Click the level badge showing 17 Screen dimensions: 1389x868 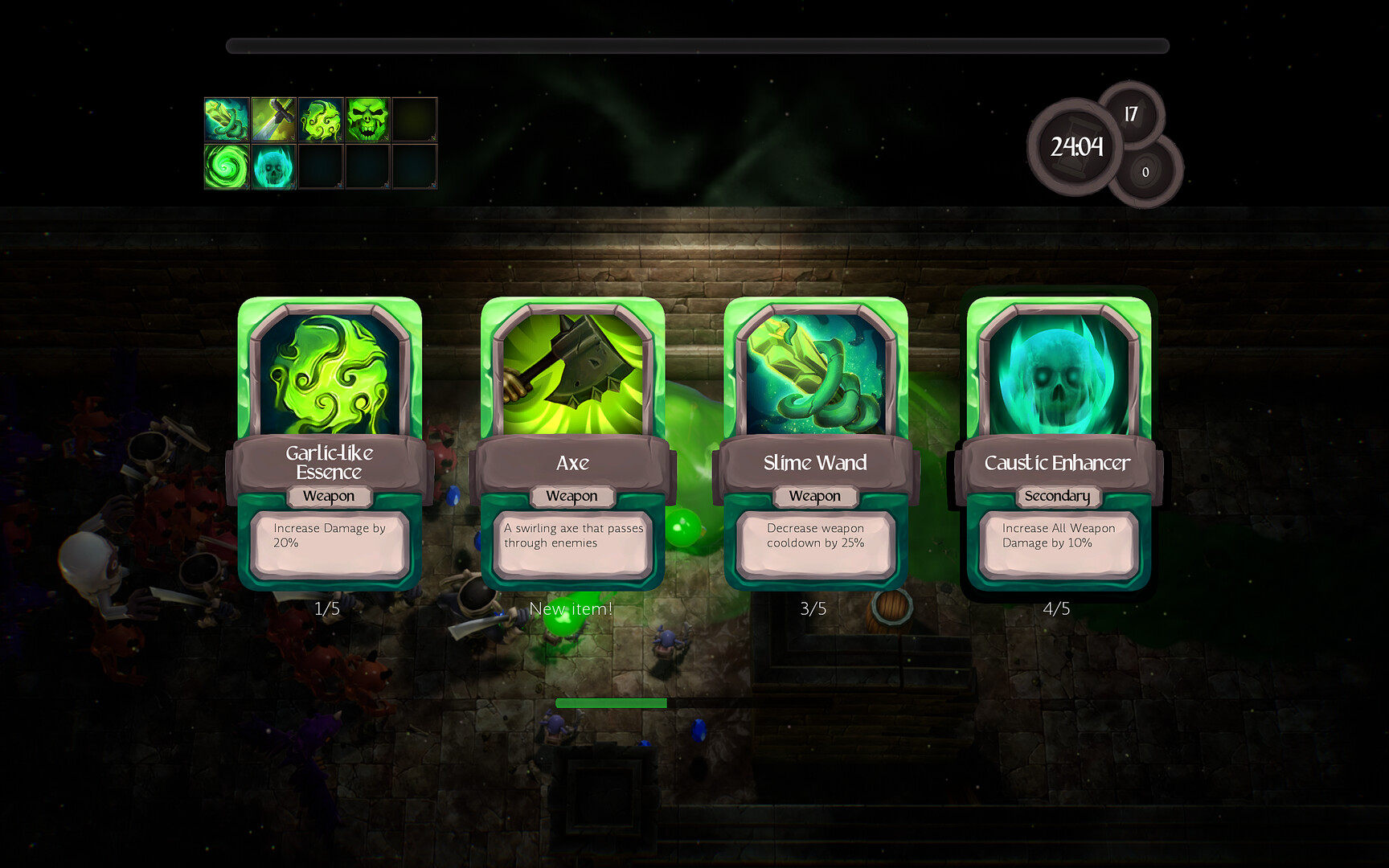coord(1130,113)
